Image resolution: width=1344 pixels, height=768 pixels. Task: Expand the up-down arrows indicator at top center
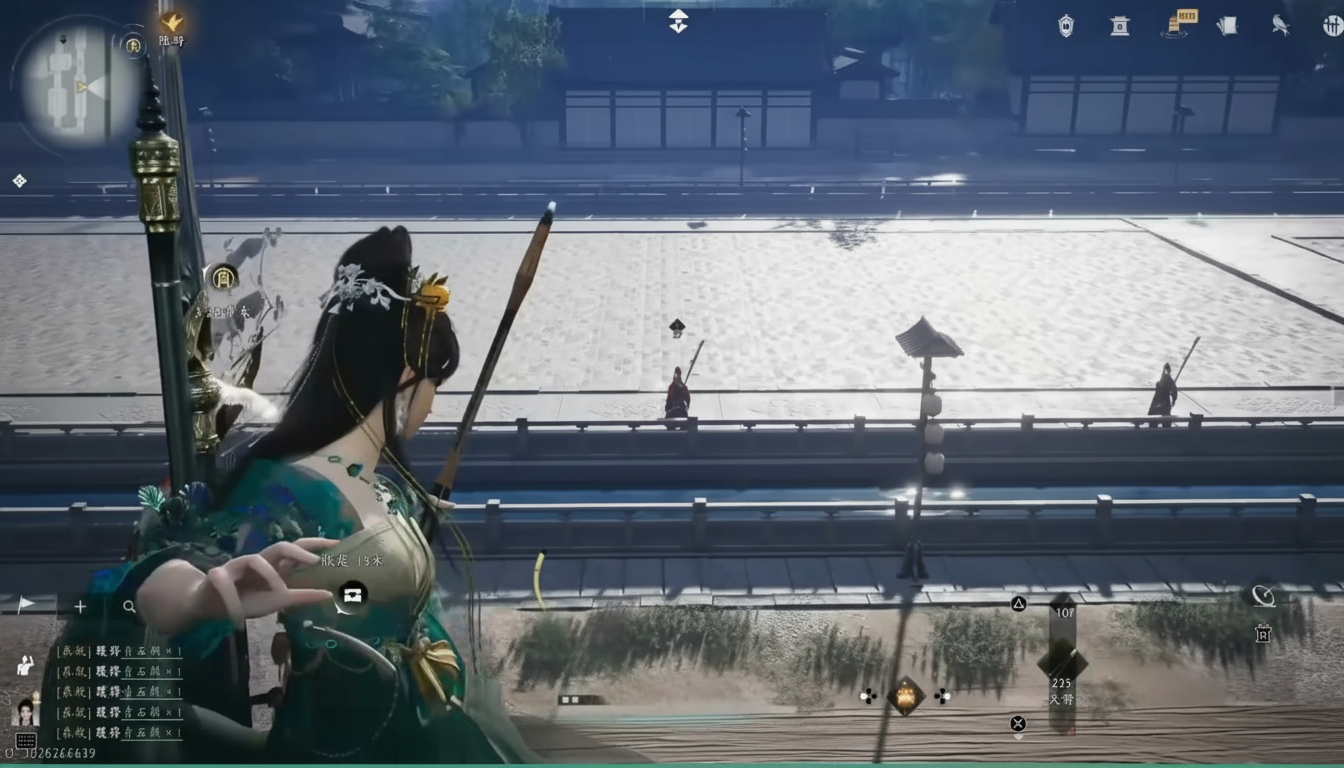[x=678, y=20]
